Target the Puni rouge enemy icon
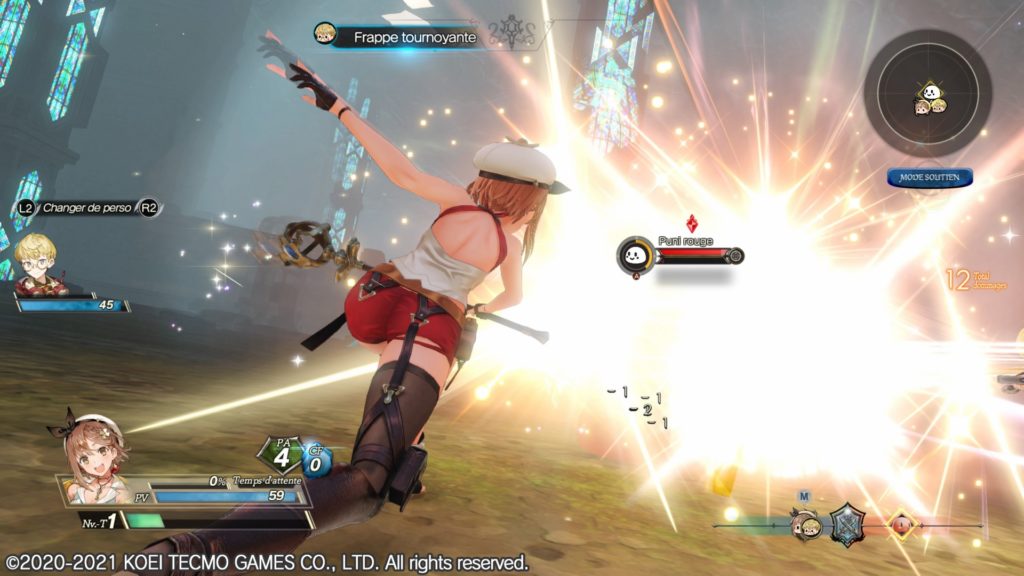This screenshot has width=1024, height=576. coord(635,255)
